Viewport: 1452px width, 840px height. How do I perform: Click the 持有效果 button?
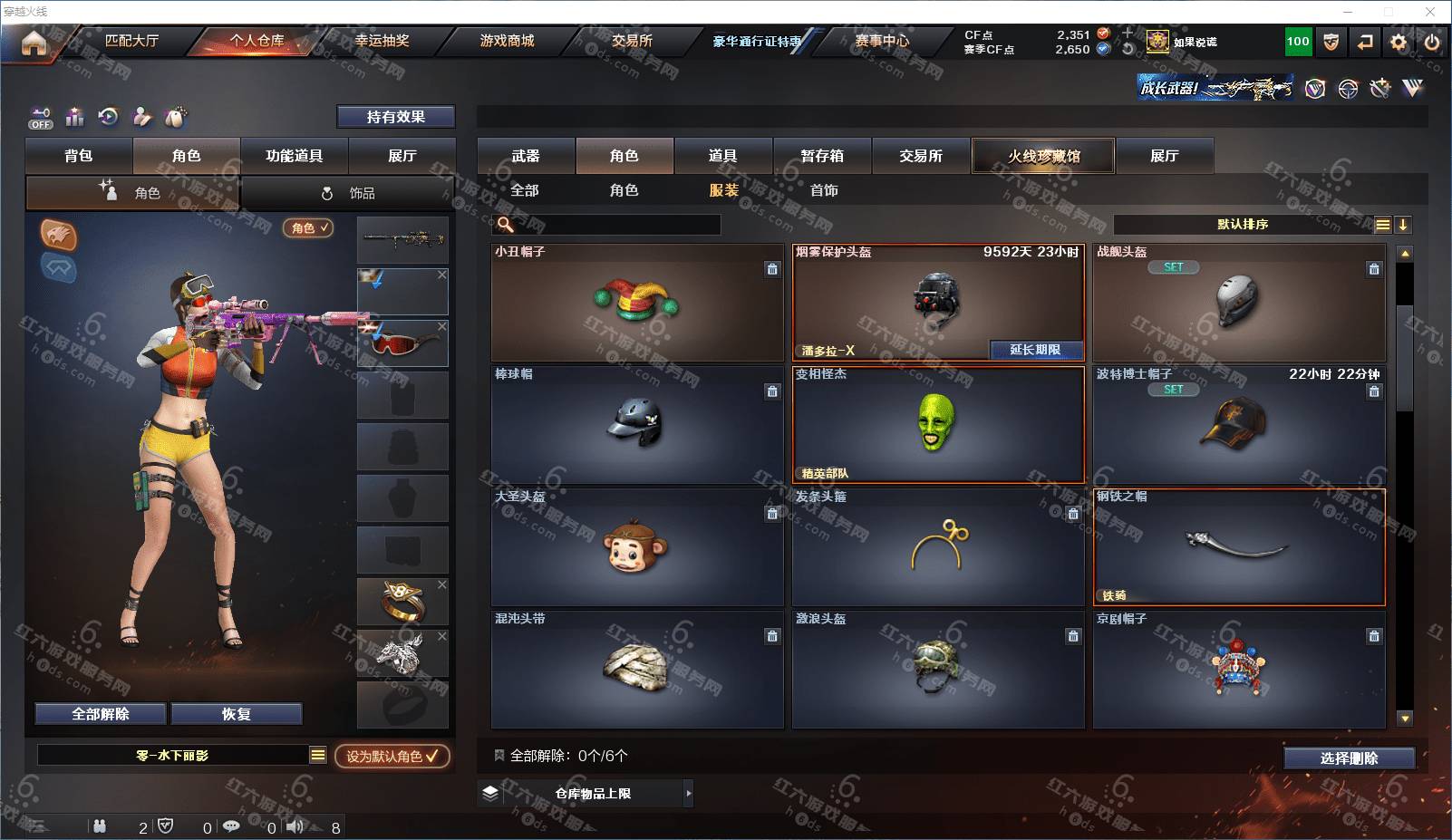tap(395, 117)
